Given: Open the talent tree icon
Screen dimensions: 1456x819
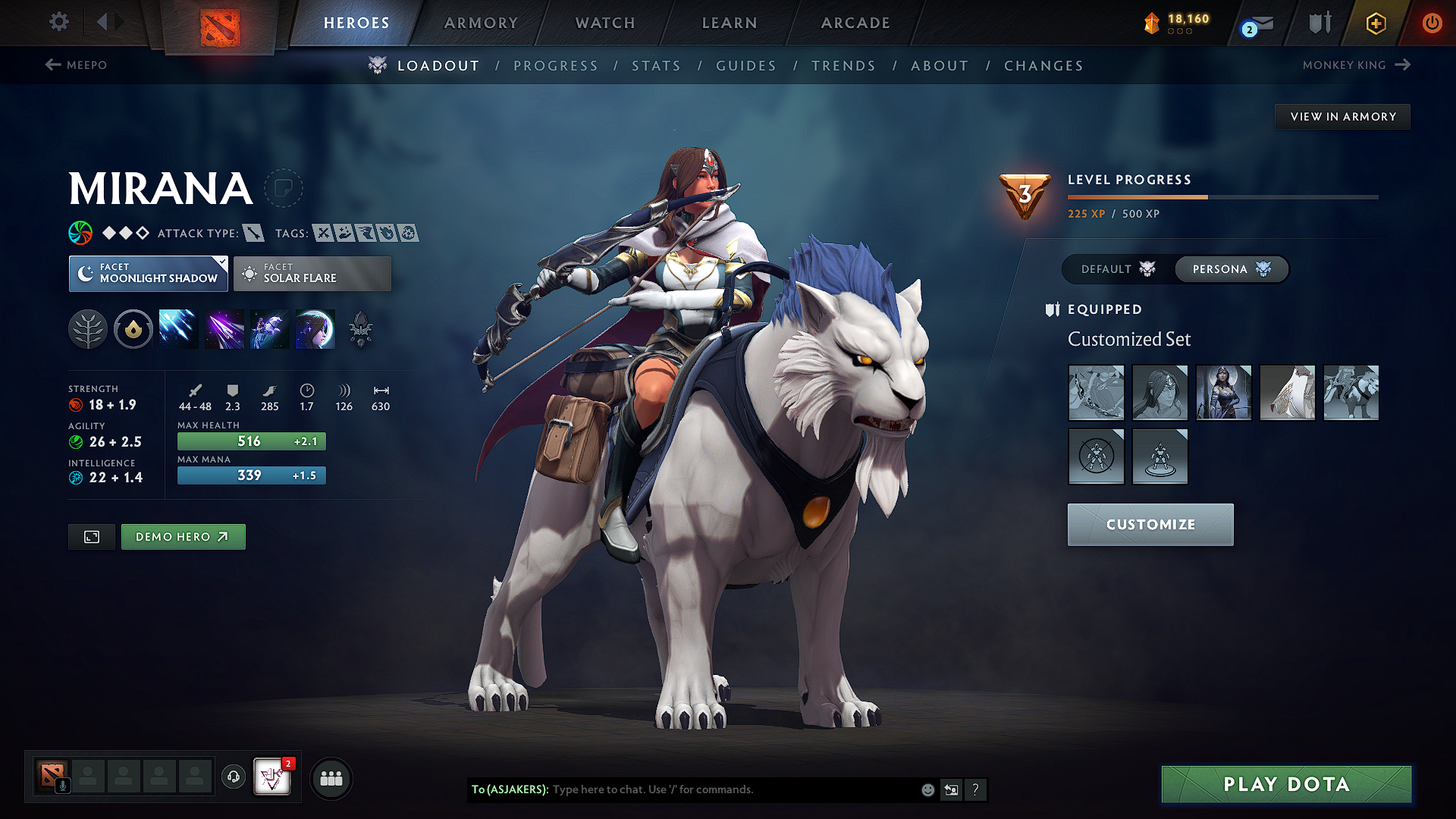Looking at the screenshot, I should tap(88, 330).
